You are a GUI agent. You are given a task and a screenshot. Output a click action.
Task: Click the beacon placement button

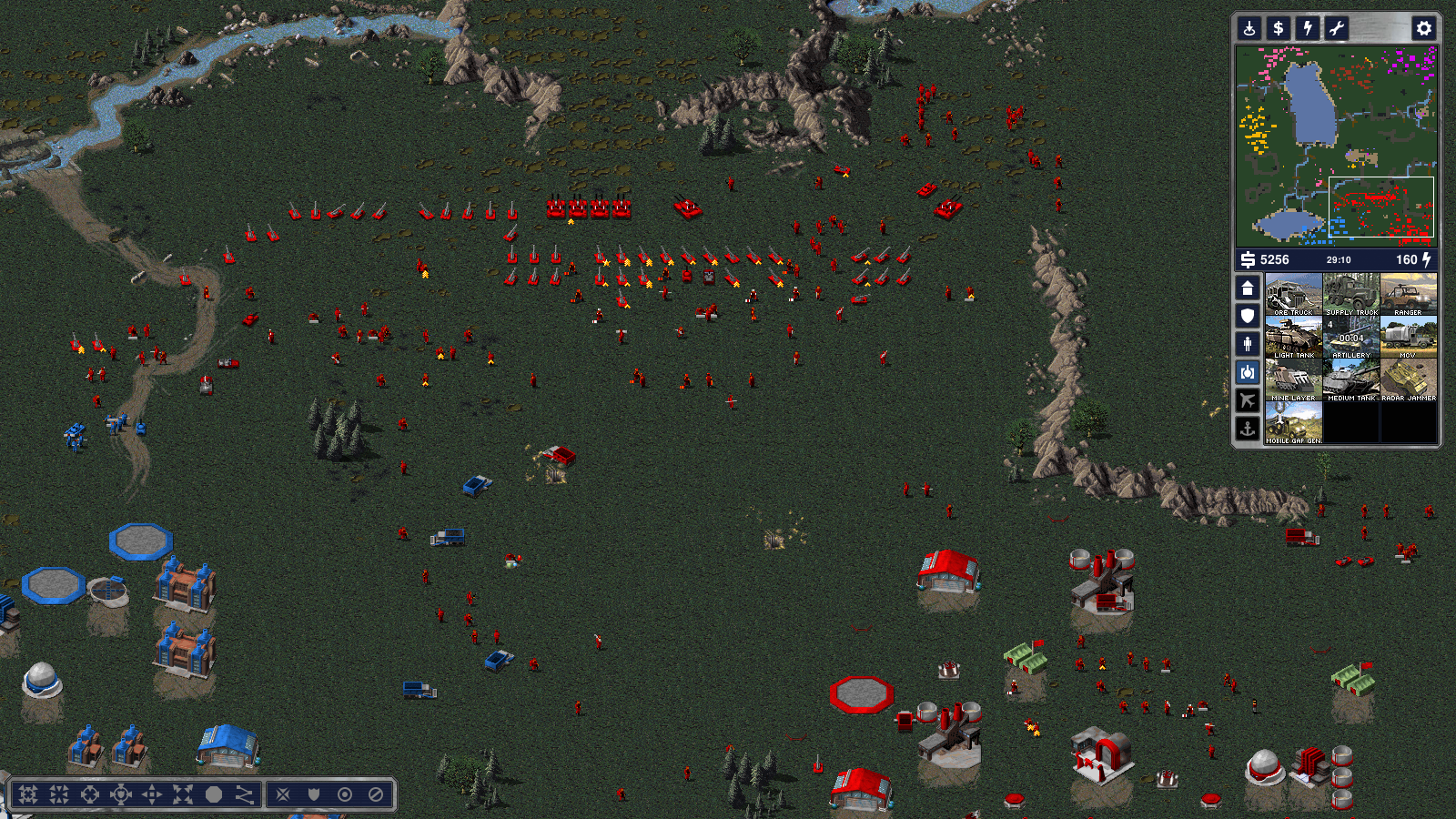coord(1249,28)
